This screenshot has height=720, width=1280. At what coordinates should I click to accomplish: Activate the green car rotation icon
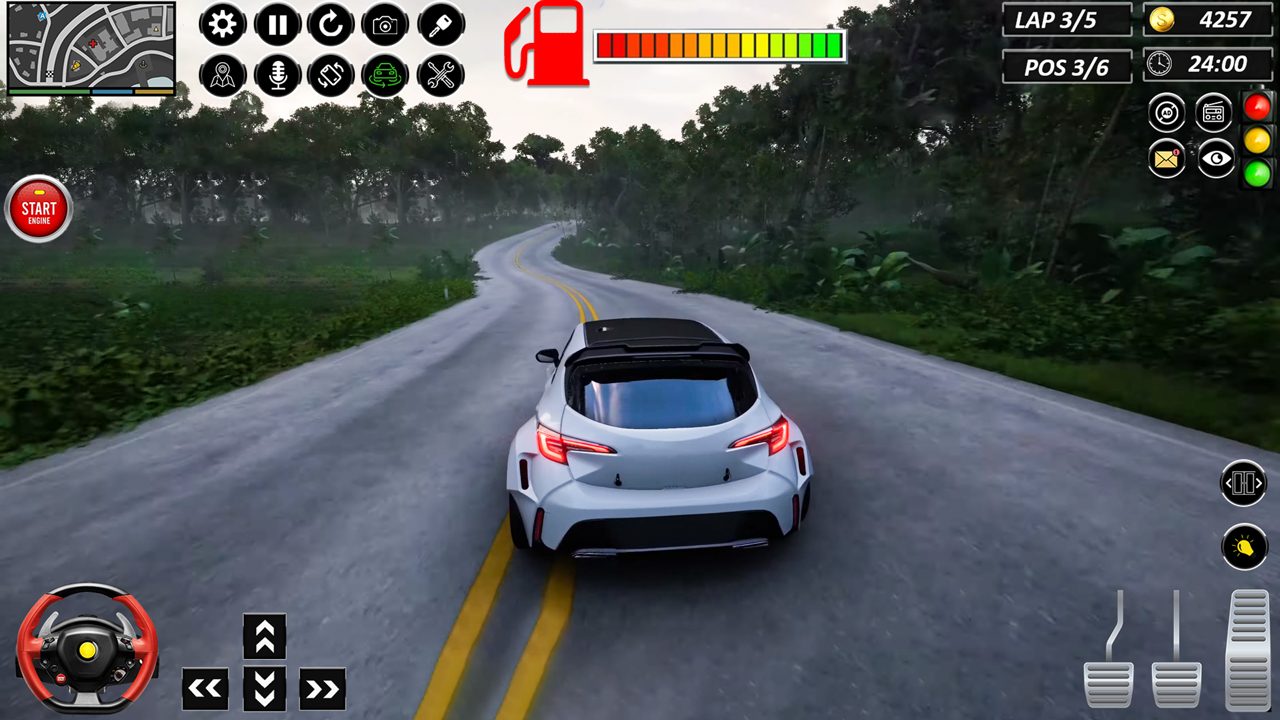(385, 76)
